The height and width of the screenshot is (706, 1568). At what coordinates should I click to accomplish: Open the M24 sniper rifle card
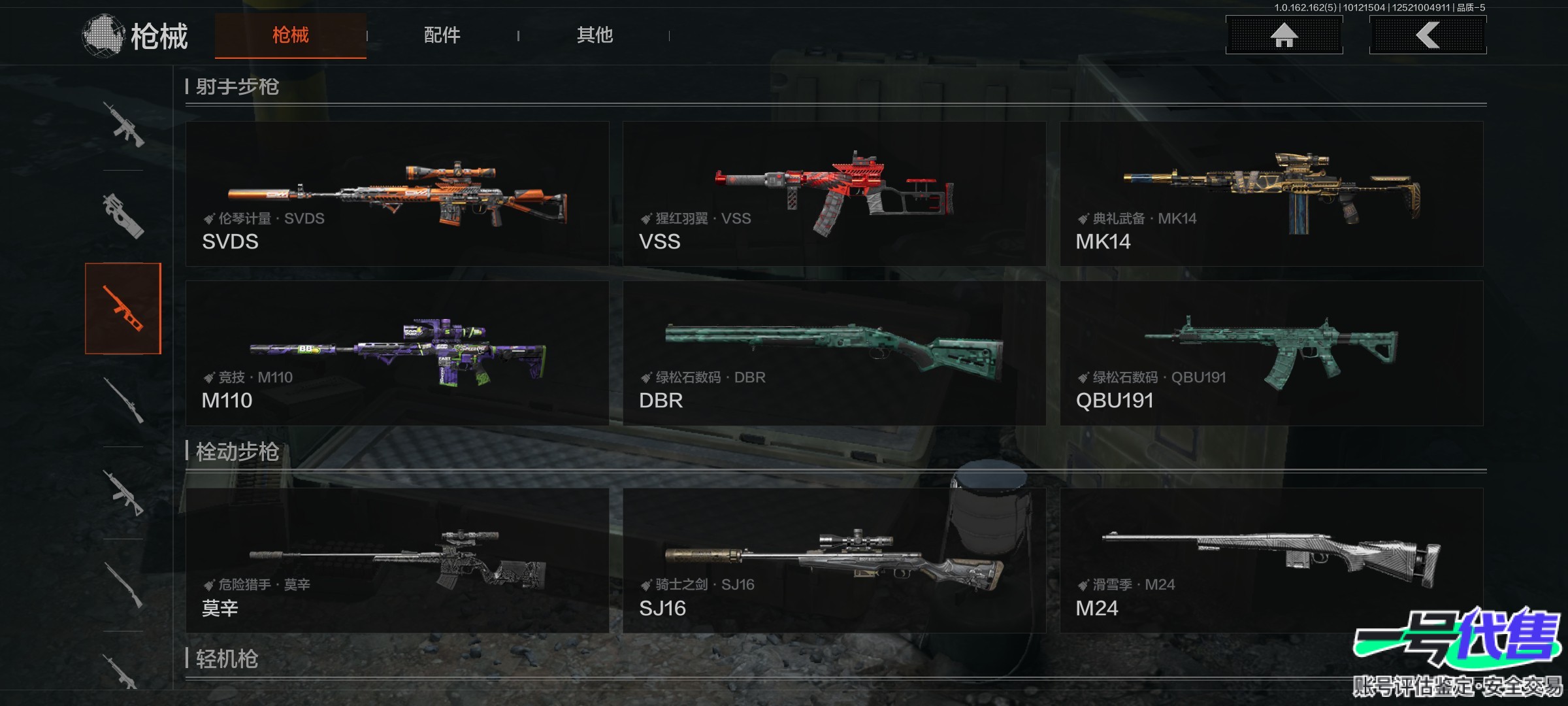click(1271, 560)
